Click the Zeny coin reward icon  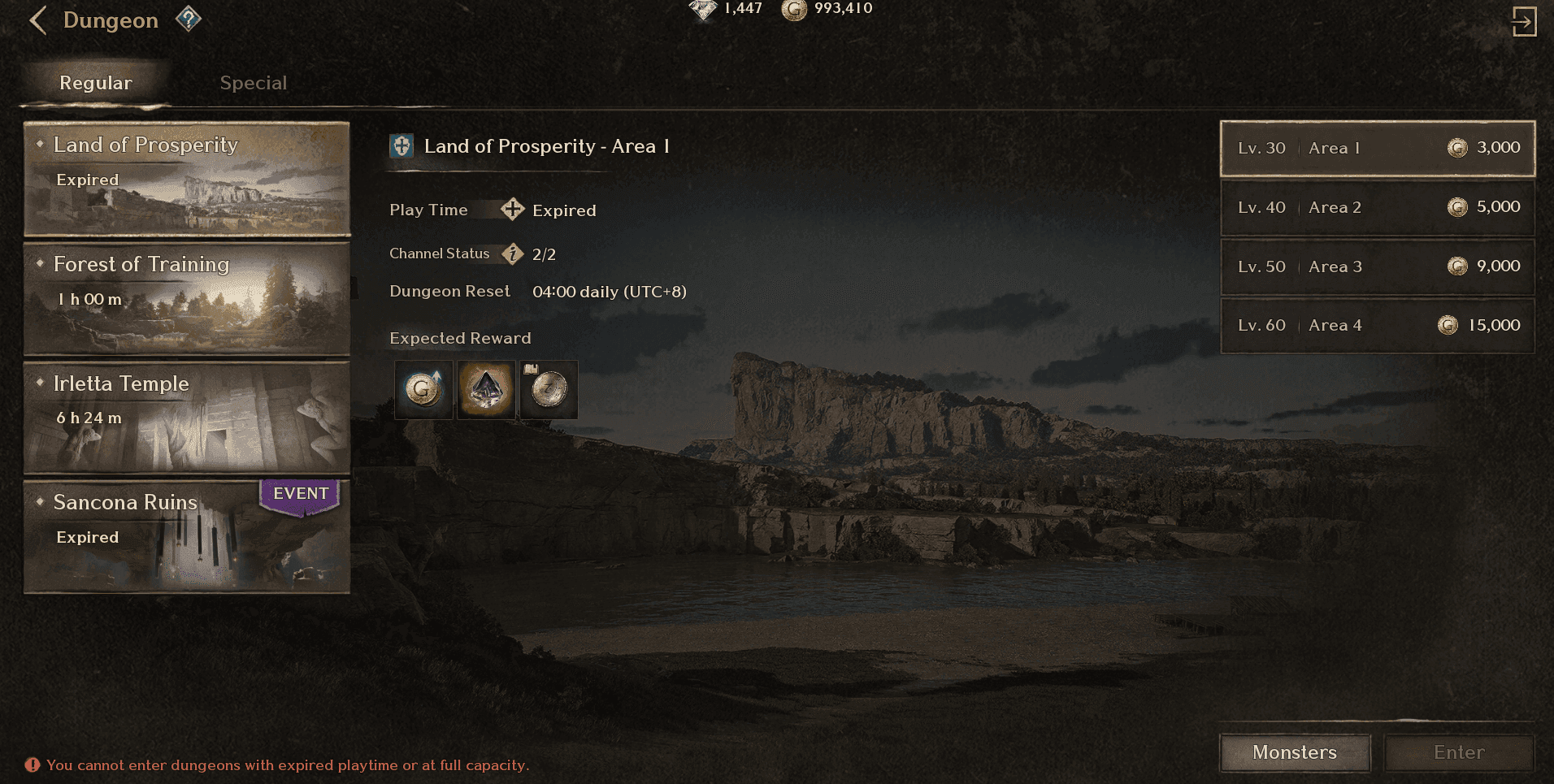548,390
